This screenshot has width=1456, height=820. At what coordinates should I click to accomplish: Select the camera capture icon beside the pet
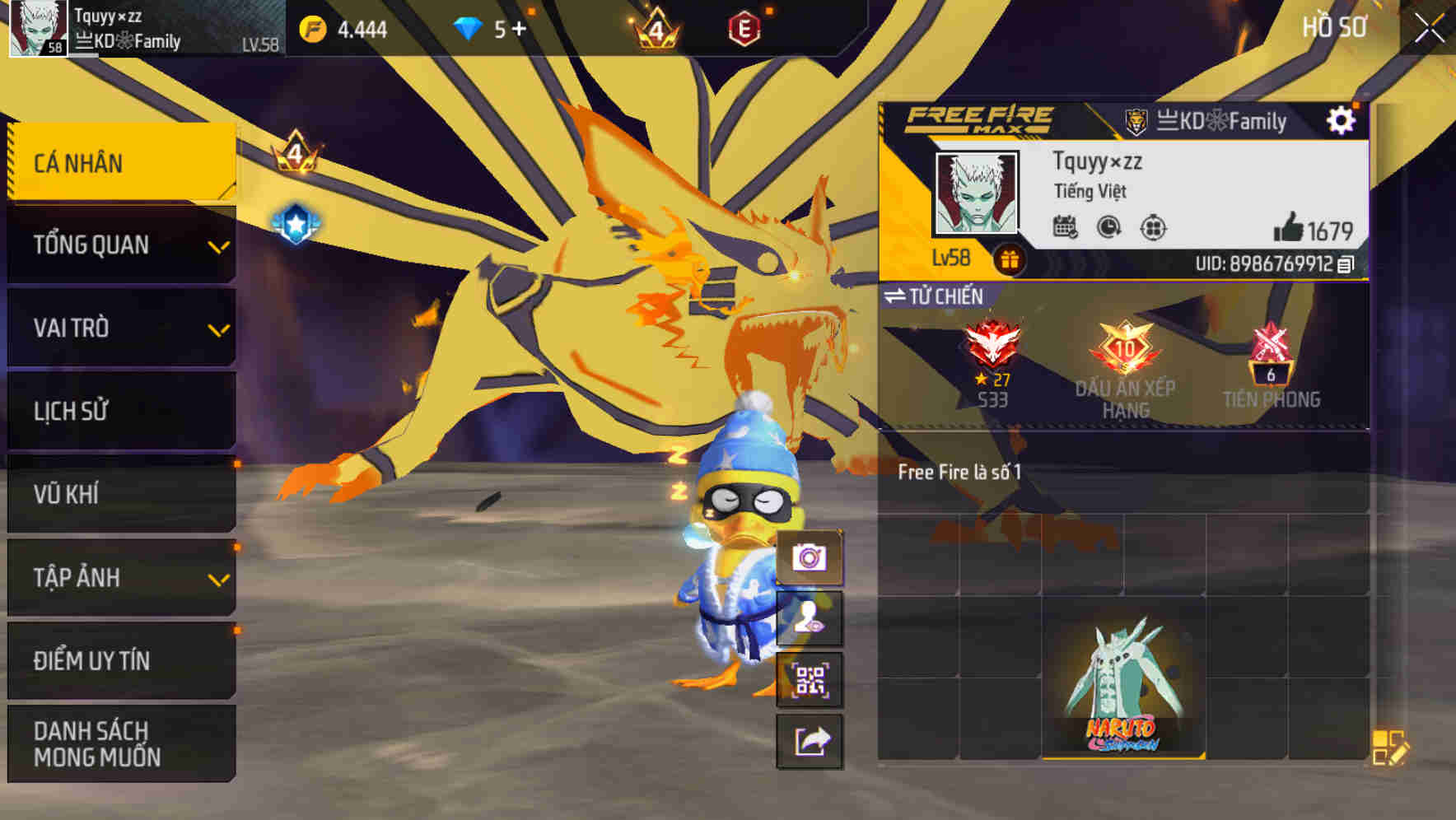click(x=810, y=559)
